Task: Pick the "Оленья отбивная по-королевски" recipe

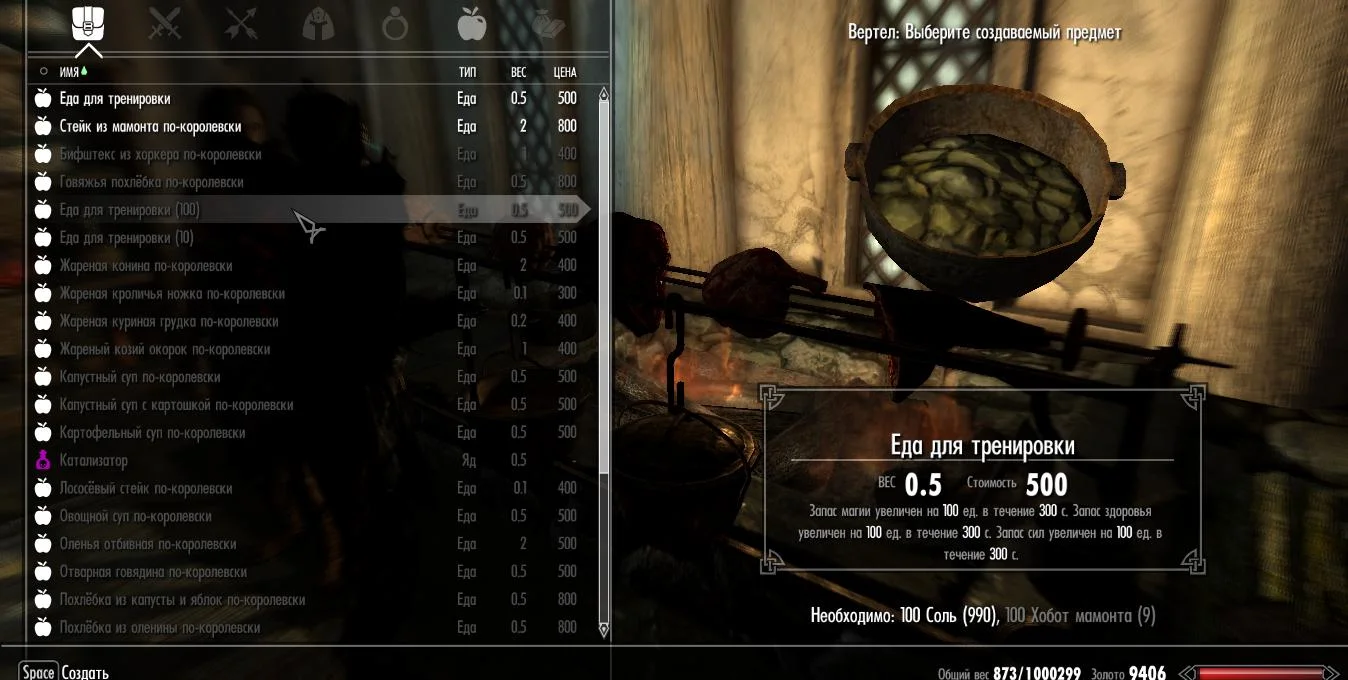Action: [147, 544]
